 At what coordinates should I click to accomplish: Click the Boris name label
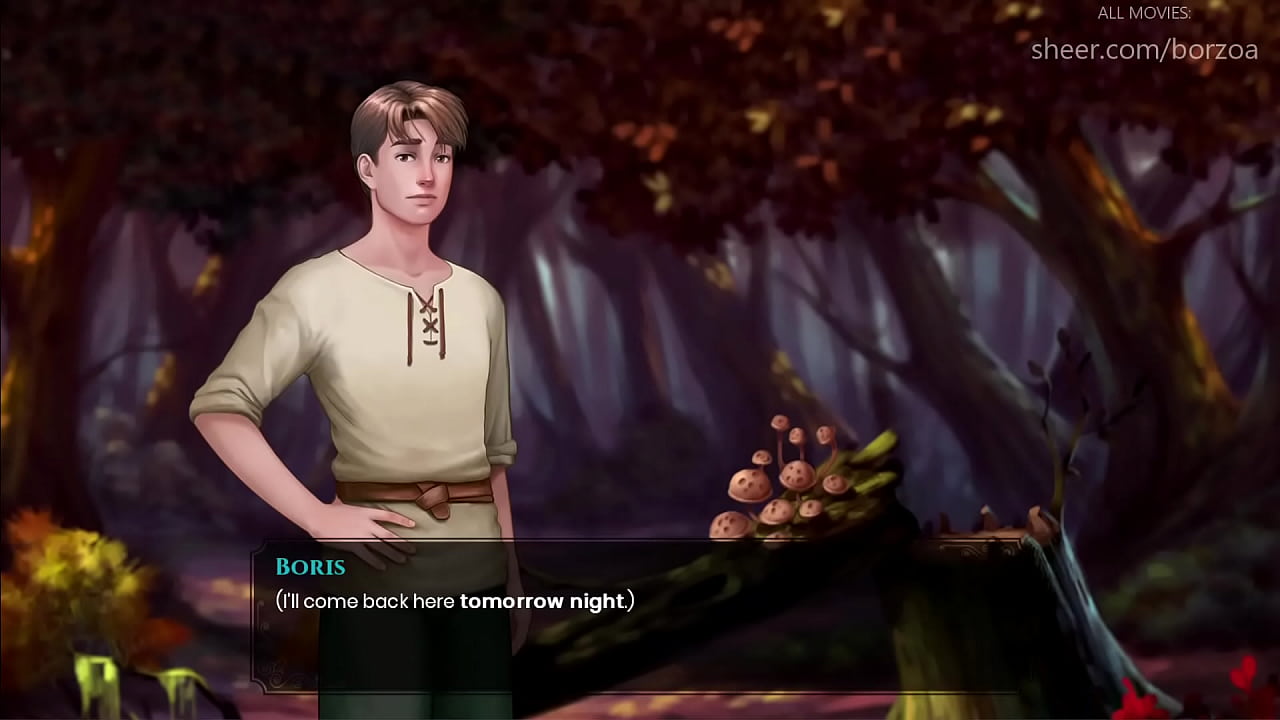(x=310, y=567)
